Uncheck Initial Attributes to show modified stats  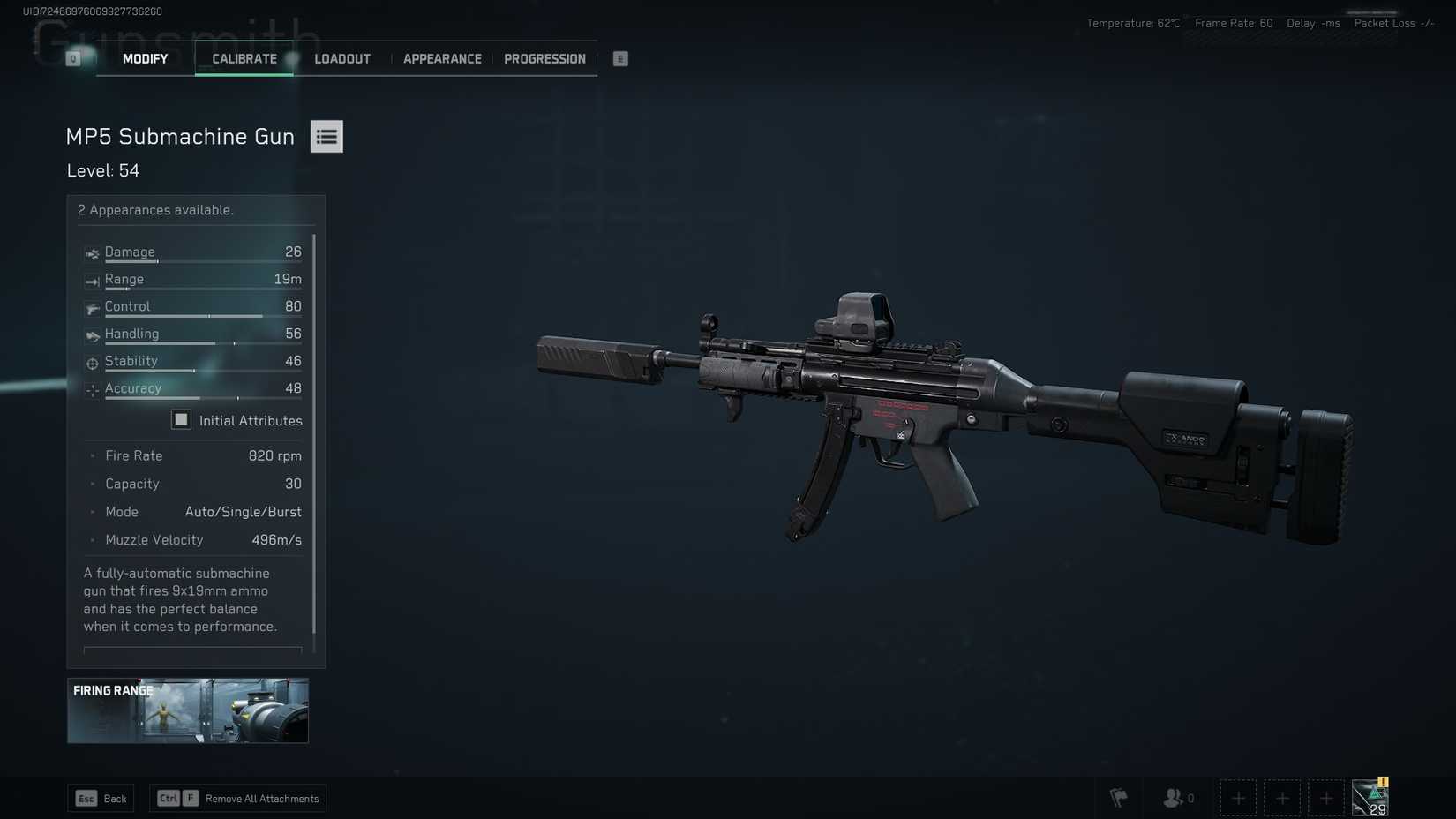click(x=181, y=419)
